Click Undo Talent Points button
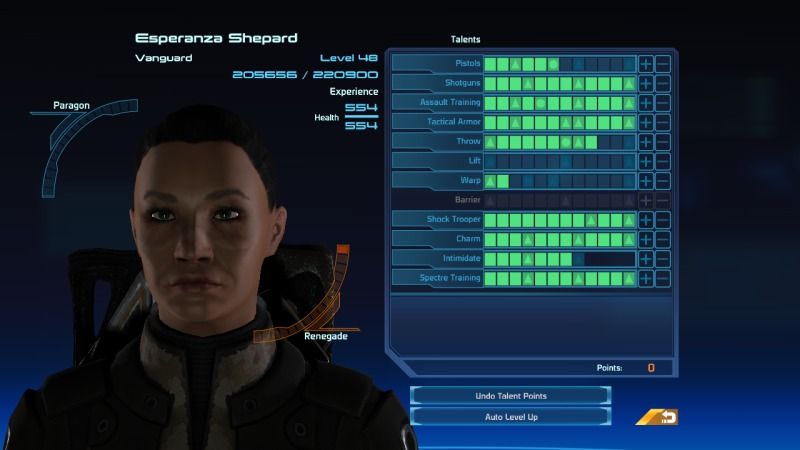 point(510,396)
